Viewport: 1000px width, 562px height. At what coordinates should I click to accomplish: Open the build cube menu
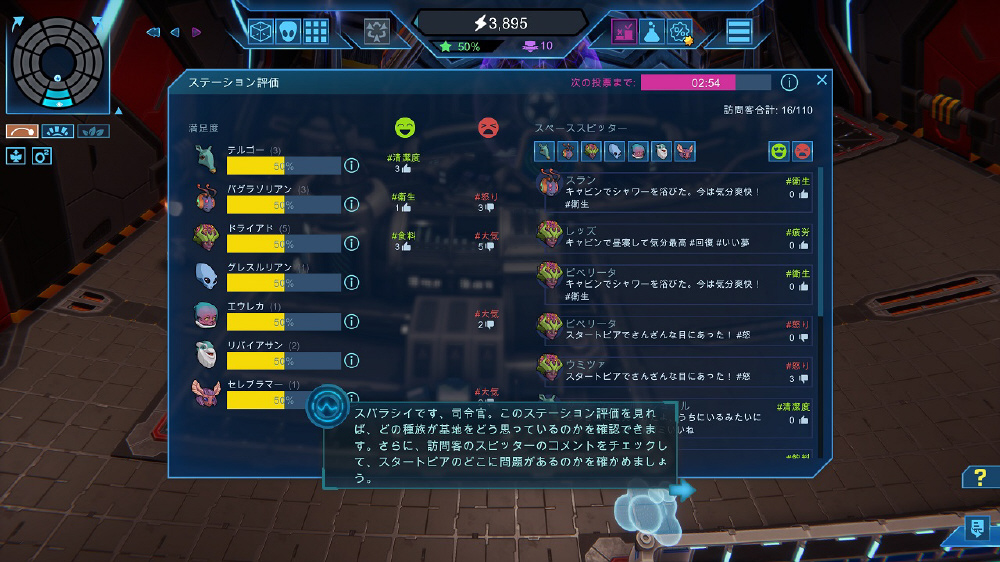(x=261, y=31)
